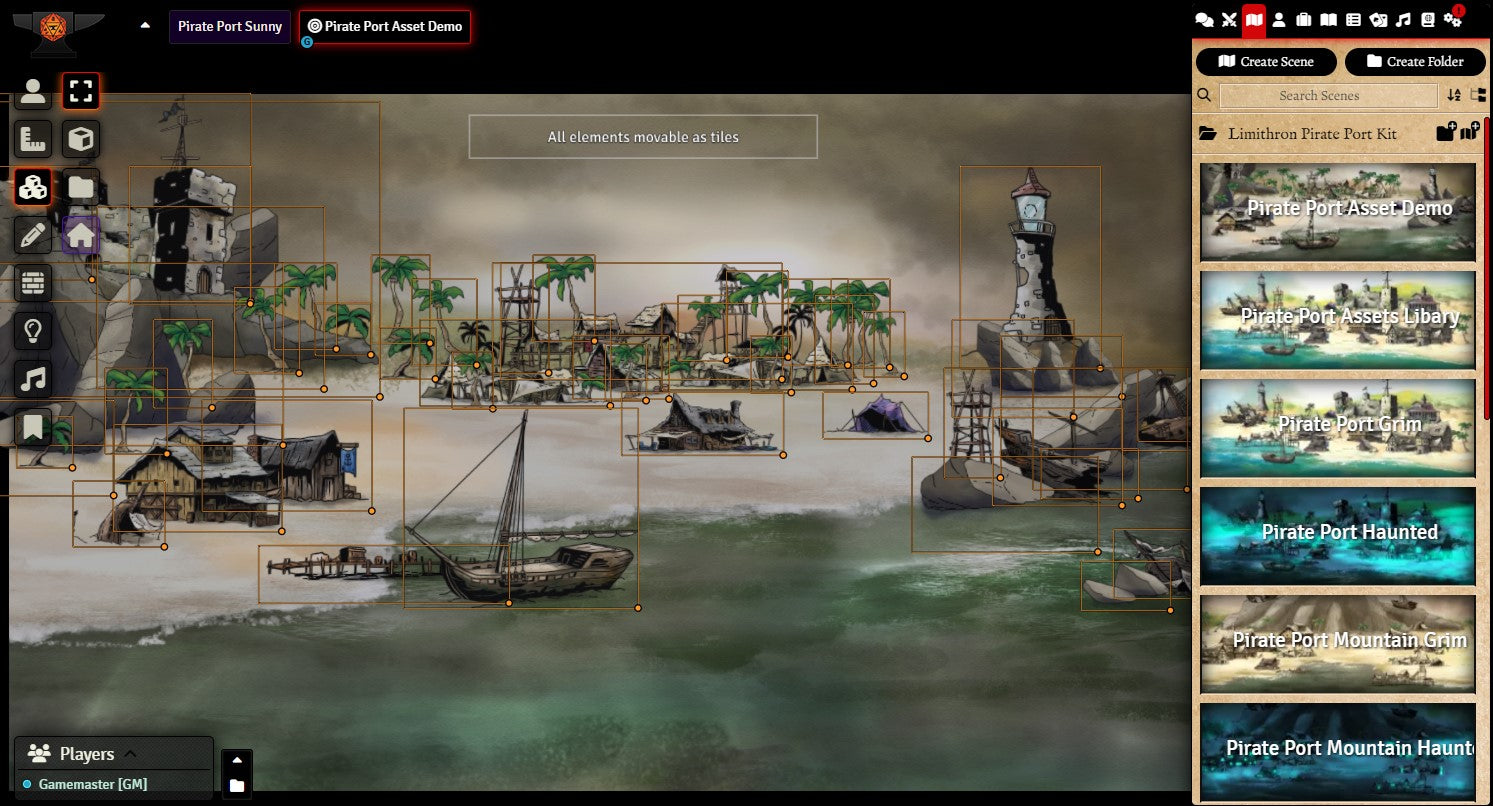Open the actors directory tab
This screenshot has width=1493, height=806.
click(x=1279, y=20)
